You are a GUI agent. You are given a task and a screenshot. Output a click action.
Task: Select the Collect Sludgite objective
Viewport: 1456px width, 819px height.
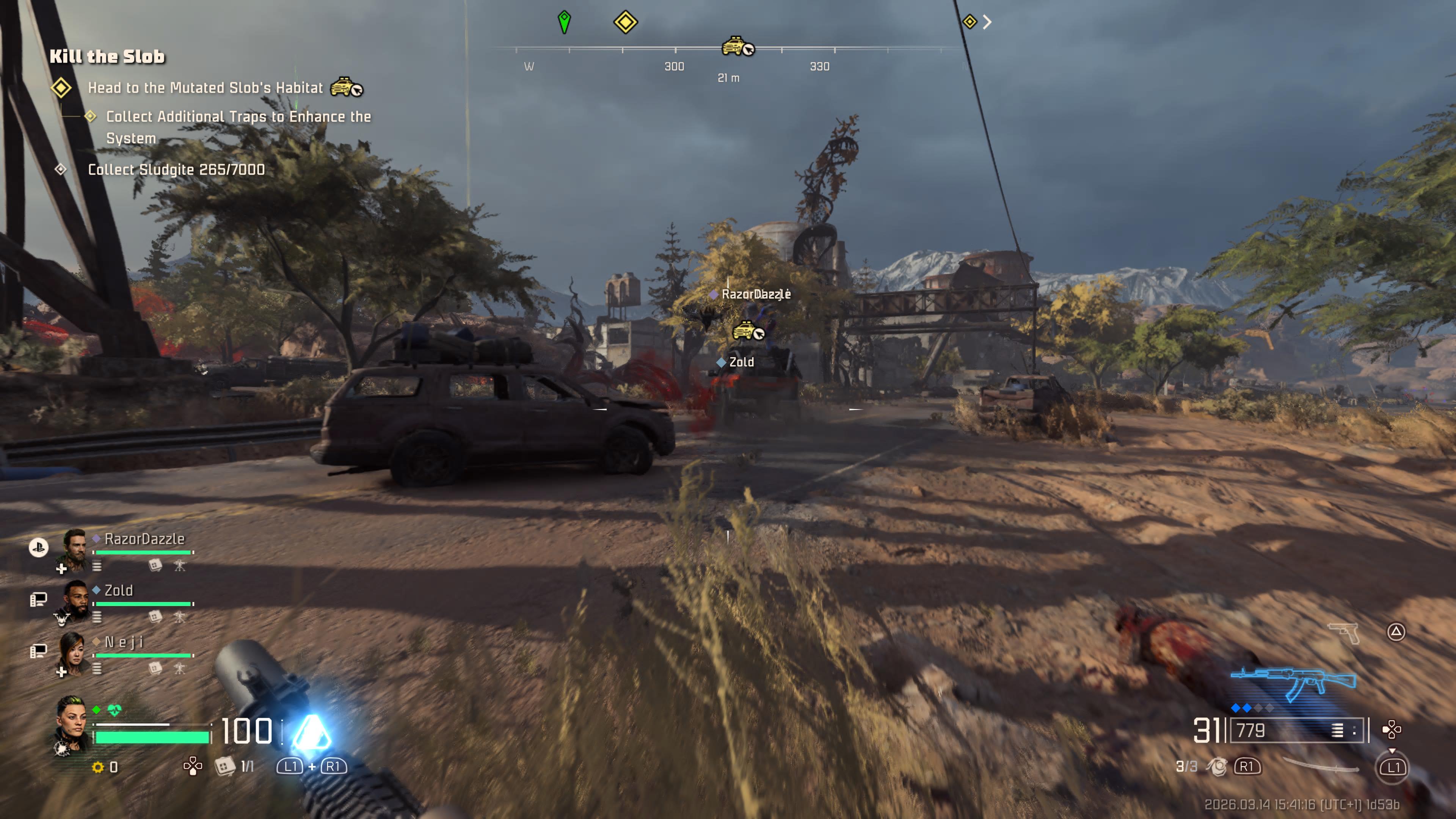point(176,169)
